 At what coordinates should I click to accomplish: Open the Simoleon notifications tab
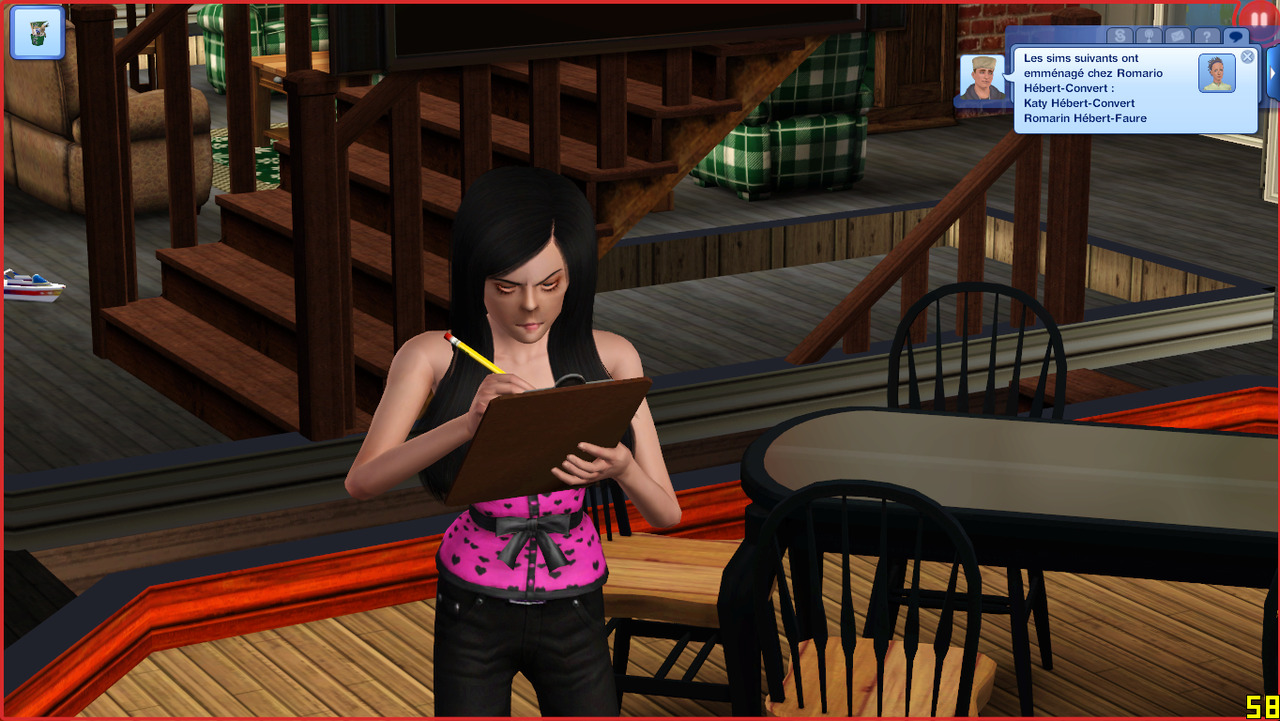tap(1119, 37)
